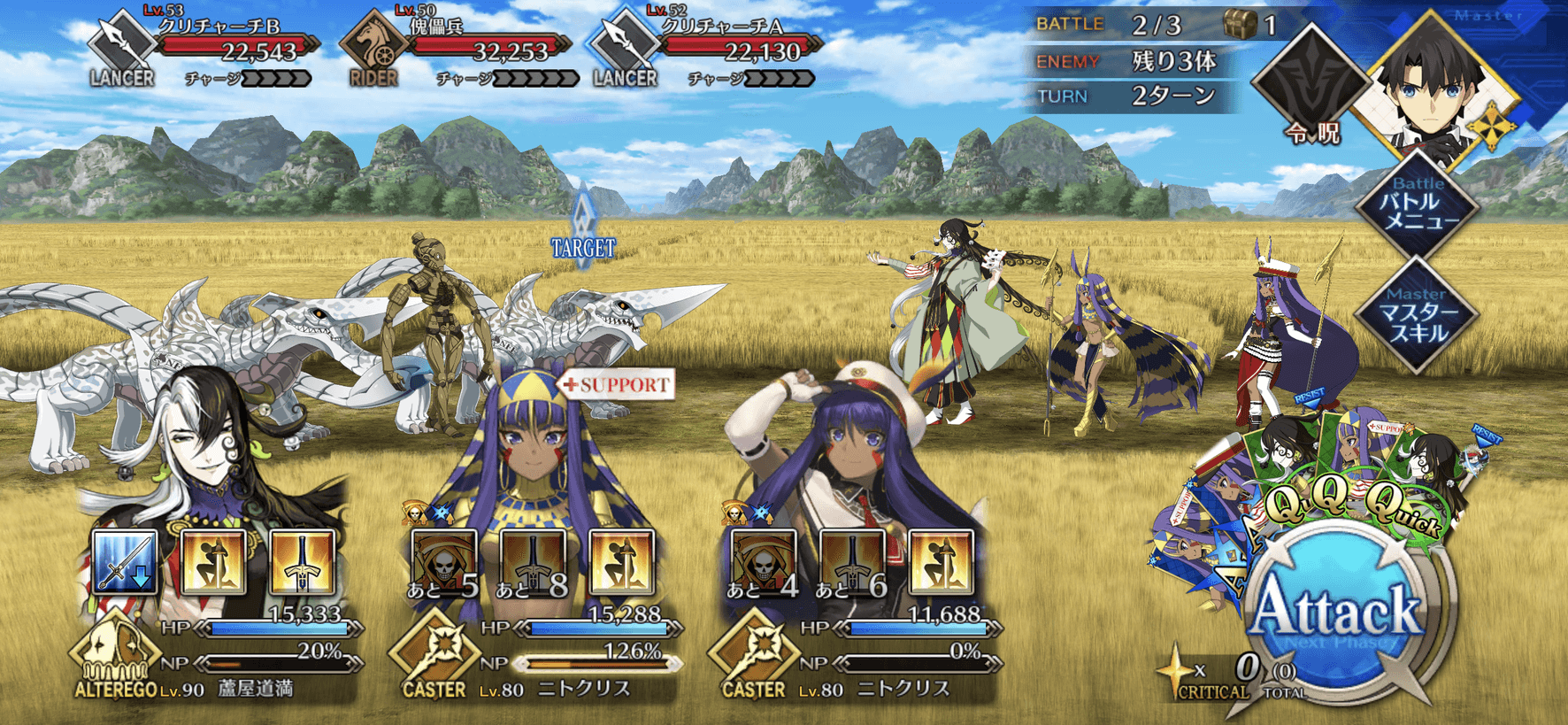Select right Nitocris's skull skill on cooldown 4
This screenshot has height=725, width=1568.
763,562
